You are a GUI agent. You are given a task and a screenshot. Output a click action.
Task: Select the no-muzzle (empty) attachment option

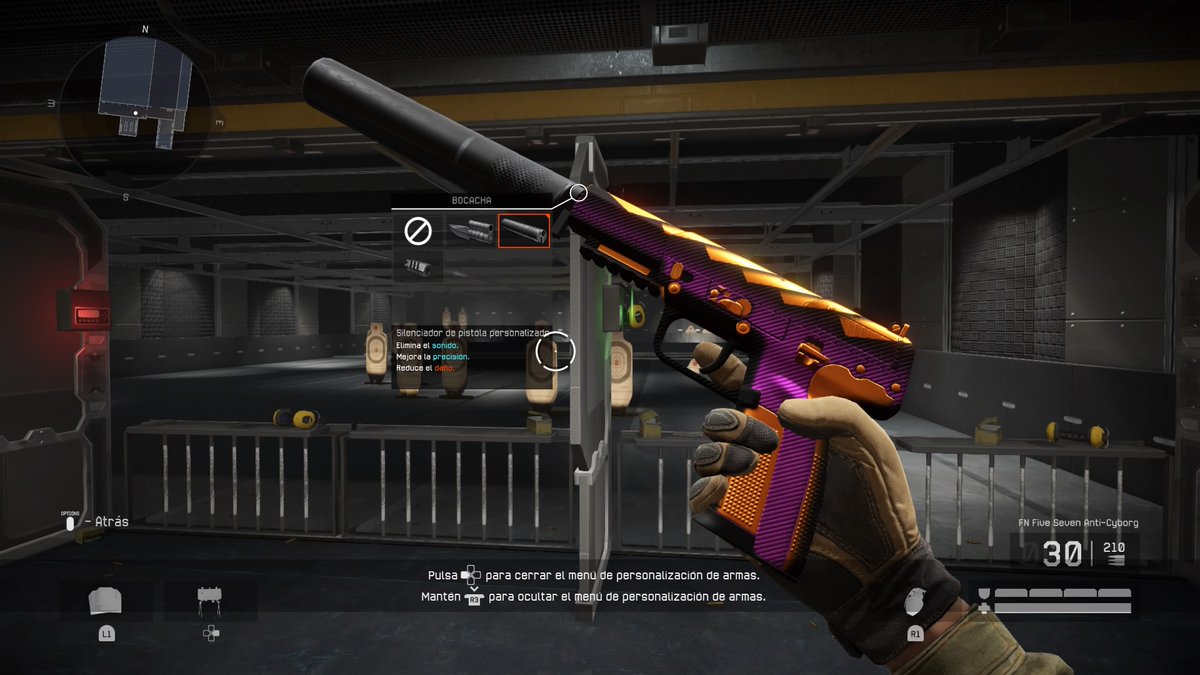click(417, 231)
